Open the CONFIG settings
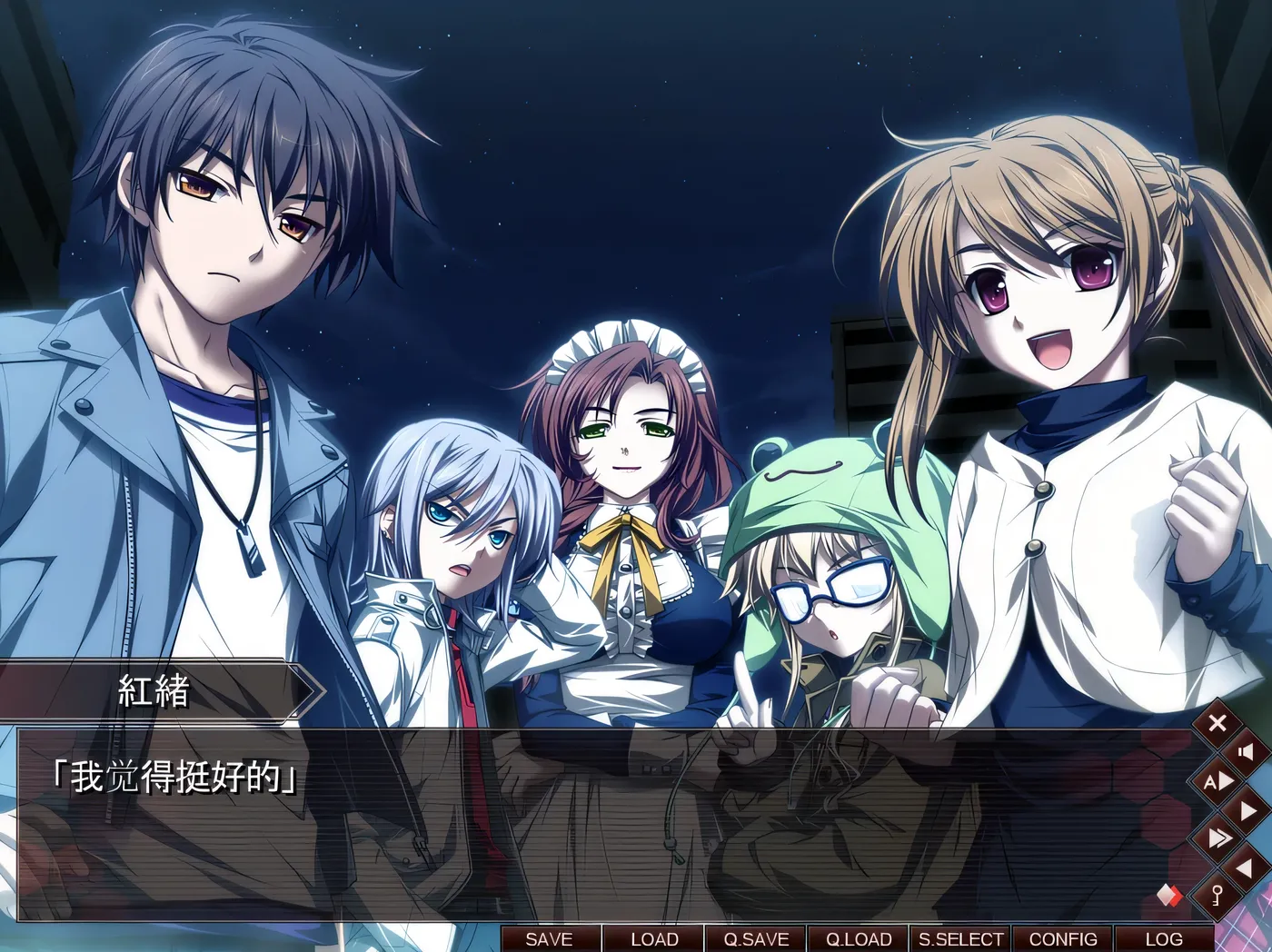This screenshot has width=1272, height=952. tap(1063, 939)
